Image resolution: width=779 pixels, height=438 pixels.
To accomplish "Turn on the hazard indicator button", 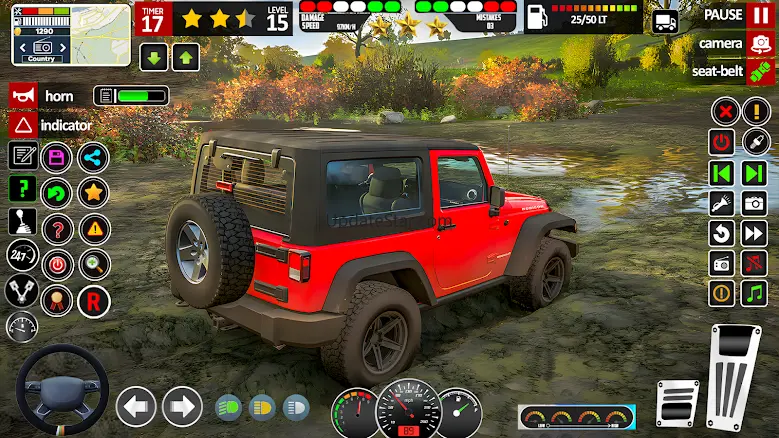I will pyautogui.click(x=23, y=125).
